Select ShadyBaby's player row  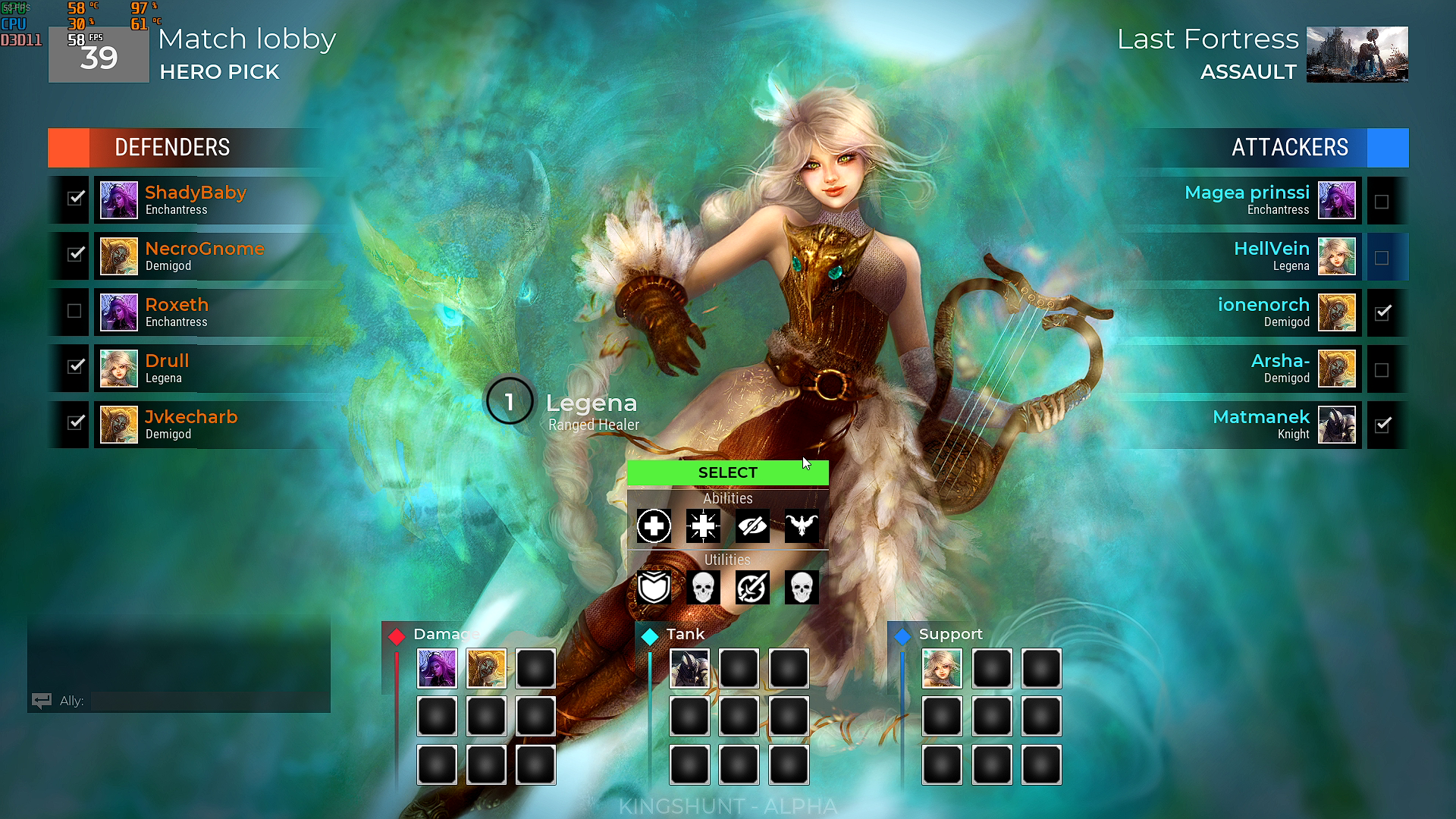(x=220, y=200)
